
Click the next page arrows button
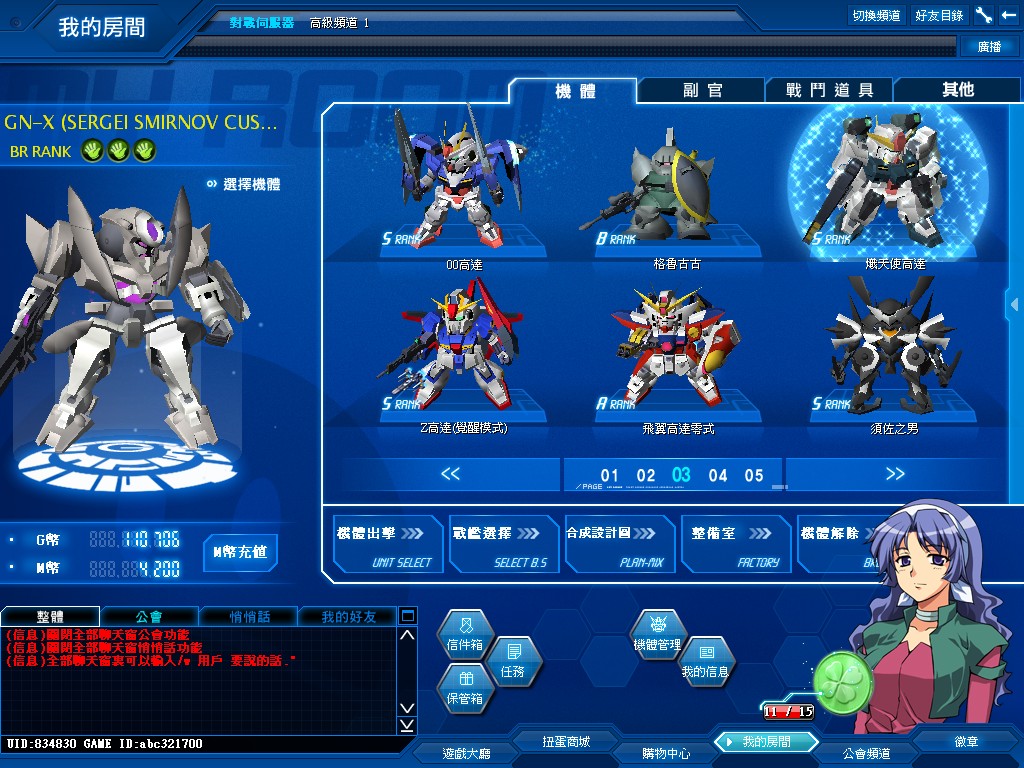click(895, 474)
